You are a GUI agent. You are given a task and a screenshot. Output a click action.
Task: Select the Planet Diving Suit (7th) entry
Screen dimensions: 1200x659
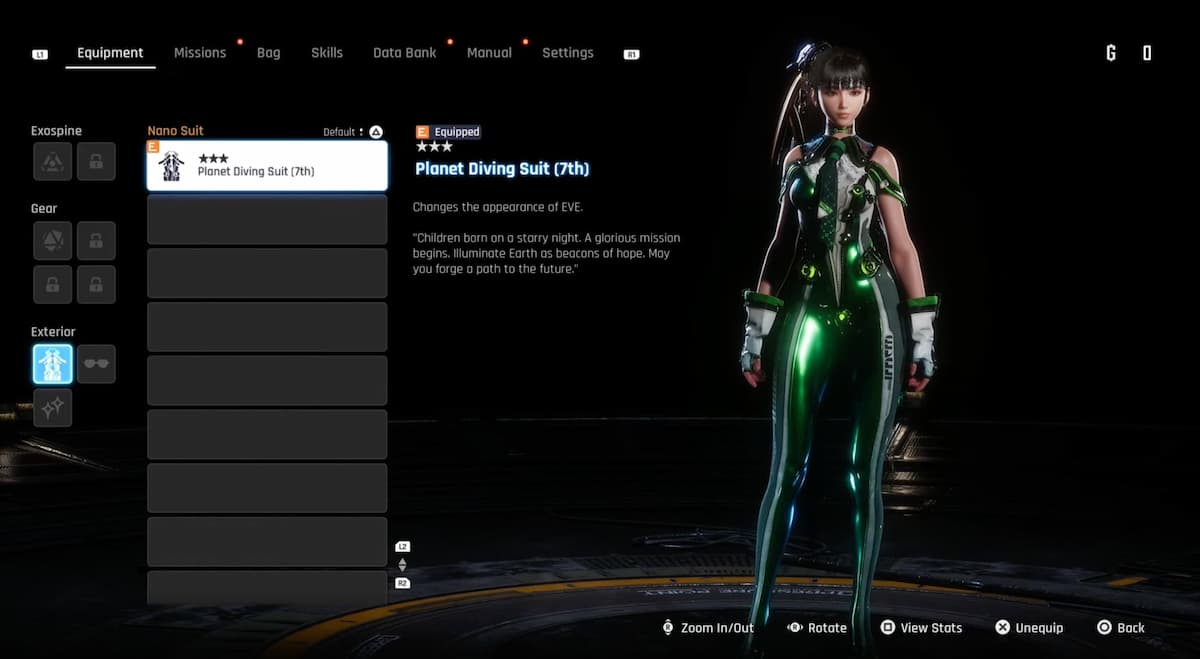pos(267,166)
